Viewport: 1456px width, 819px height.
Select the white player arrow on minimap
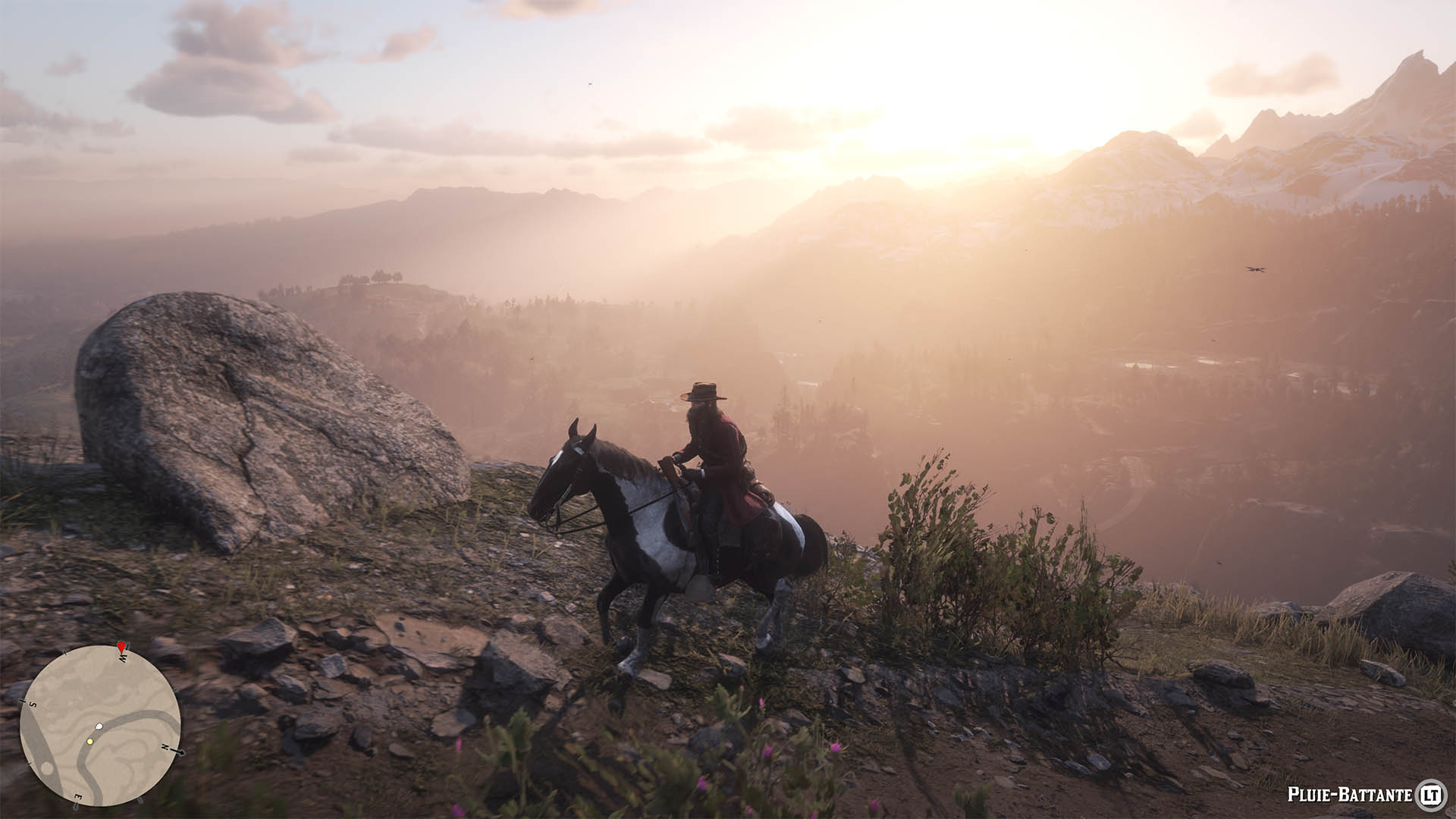point(99,726)
